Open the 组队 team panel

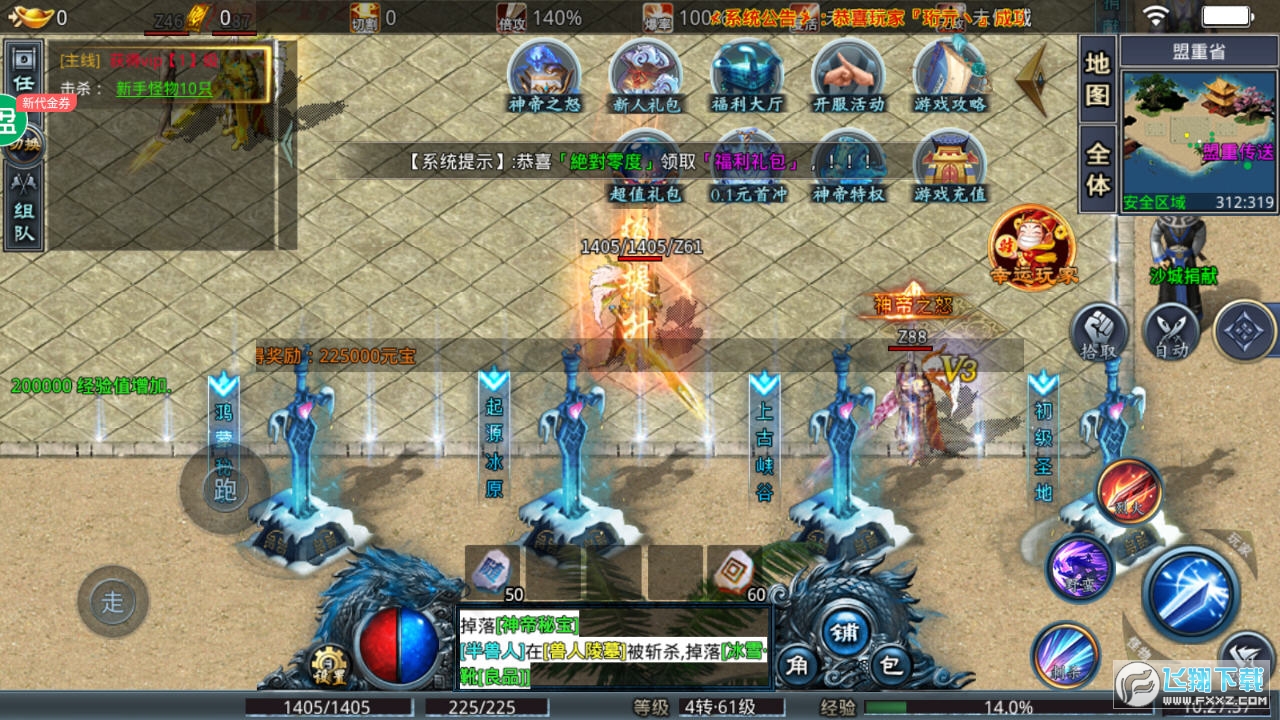click(24, 209)
